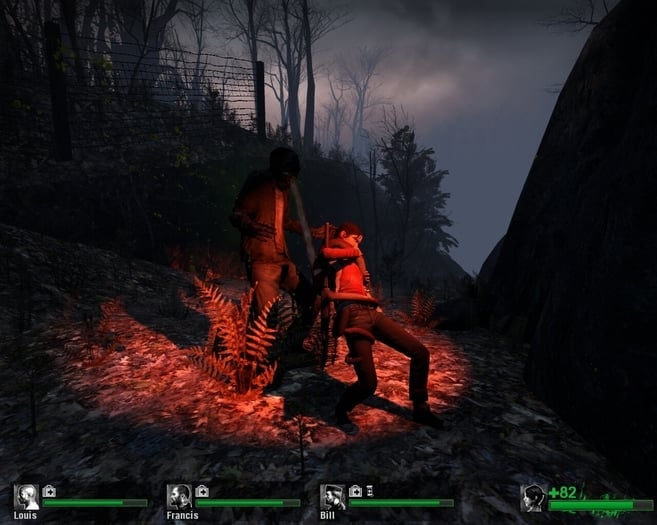Click Bill's teammate portrait
This screenshot has height=525, width=657.
click(332, 496)
